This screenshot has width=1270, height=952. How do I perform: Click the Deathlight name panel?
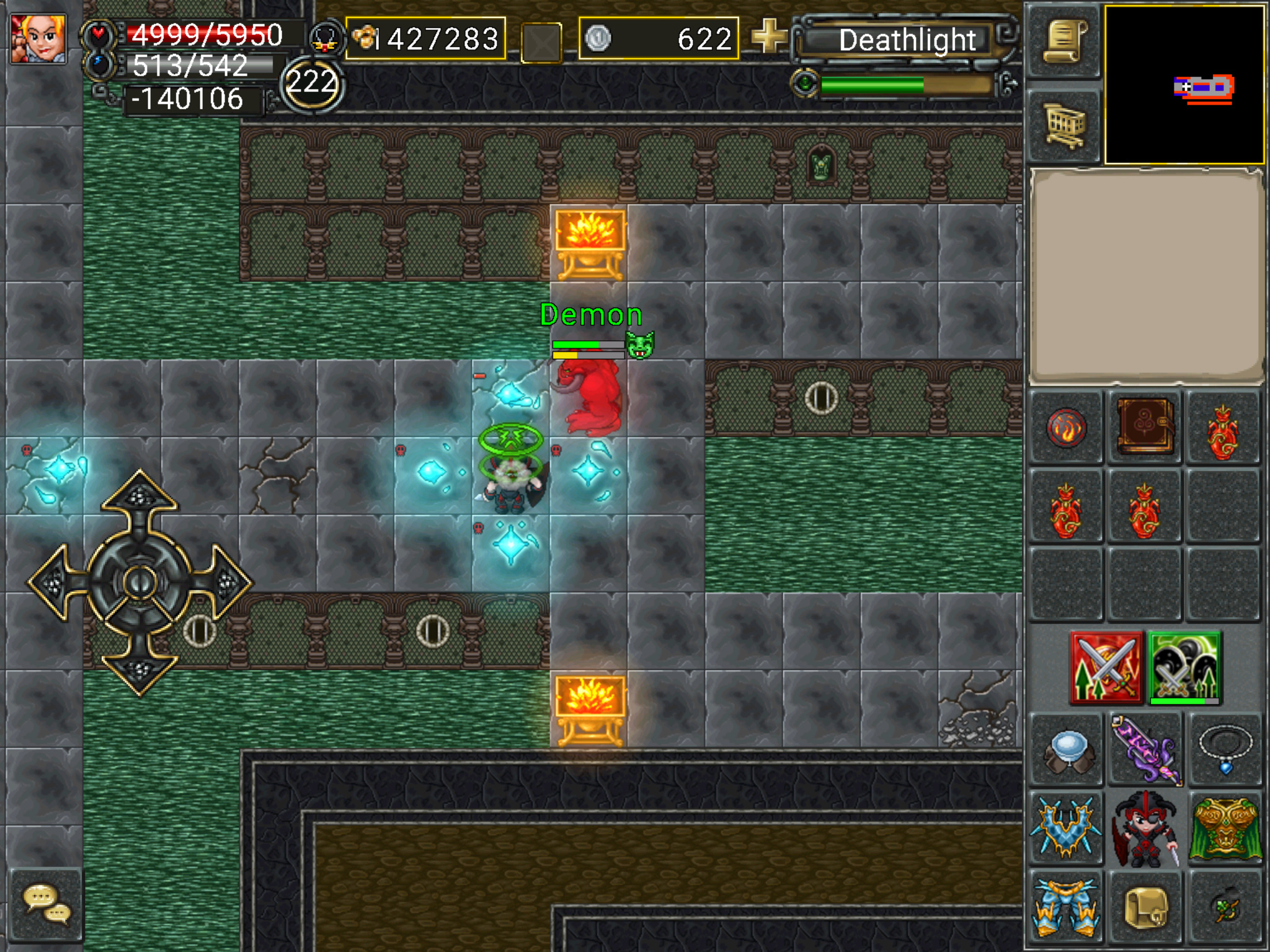907,41
